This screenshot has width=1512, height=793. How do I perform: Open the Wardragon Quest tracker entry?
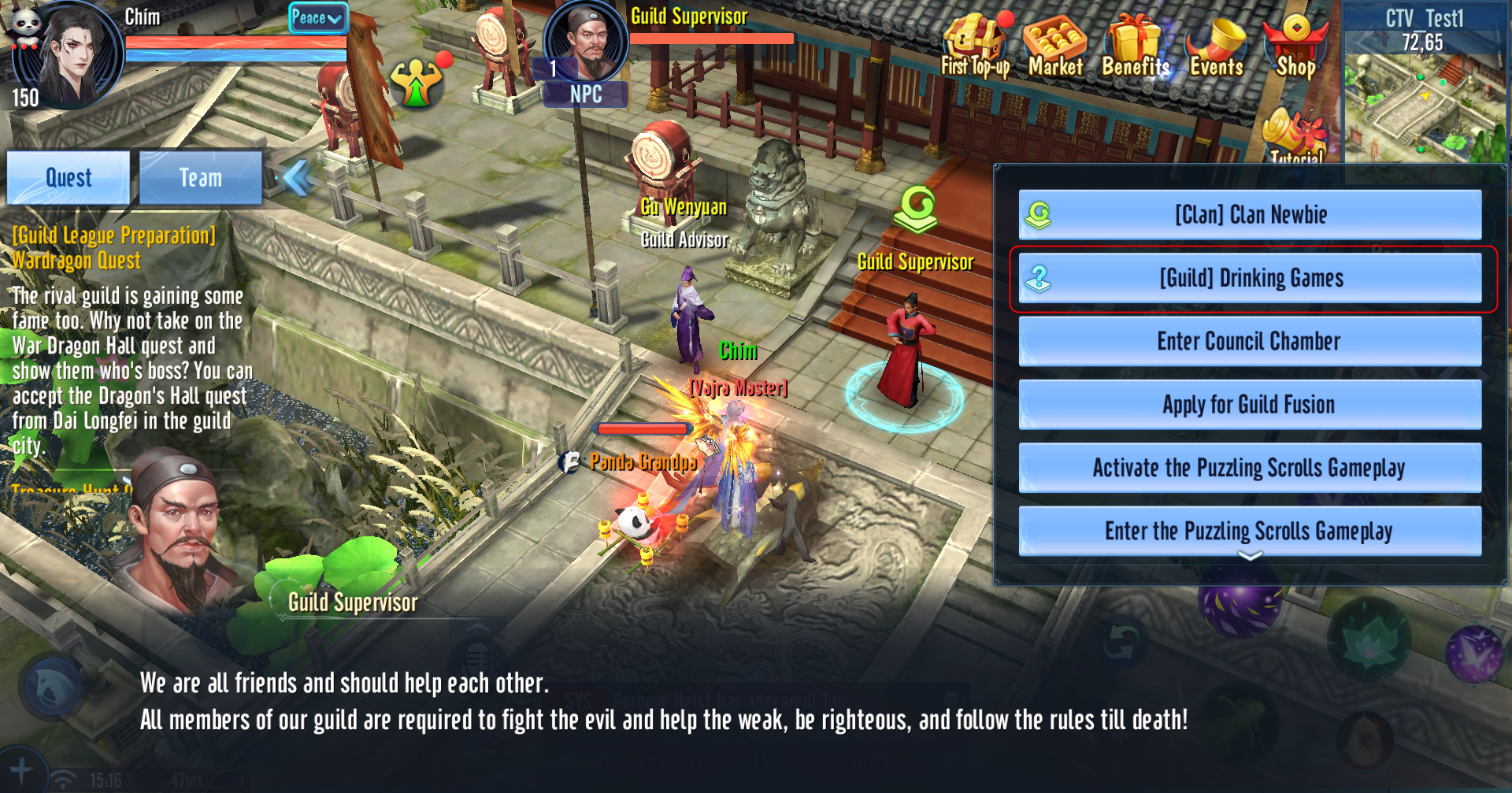[76, 261]
